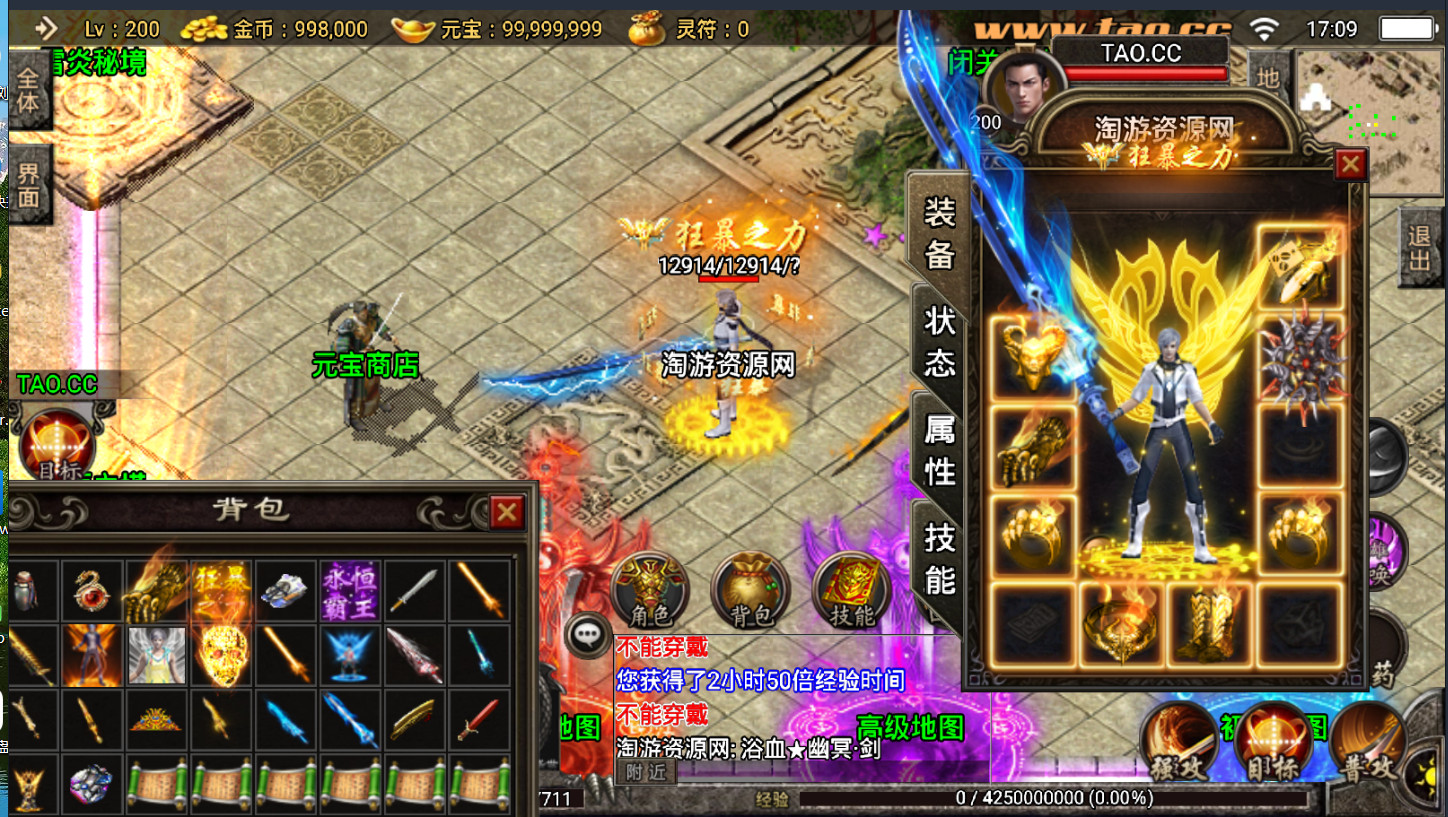Close the character equipment panel
The height and width of the screenshot is (817, 1448).
[1350, 164]
